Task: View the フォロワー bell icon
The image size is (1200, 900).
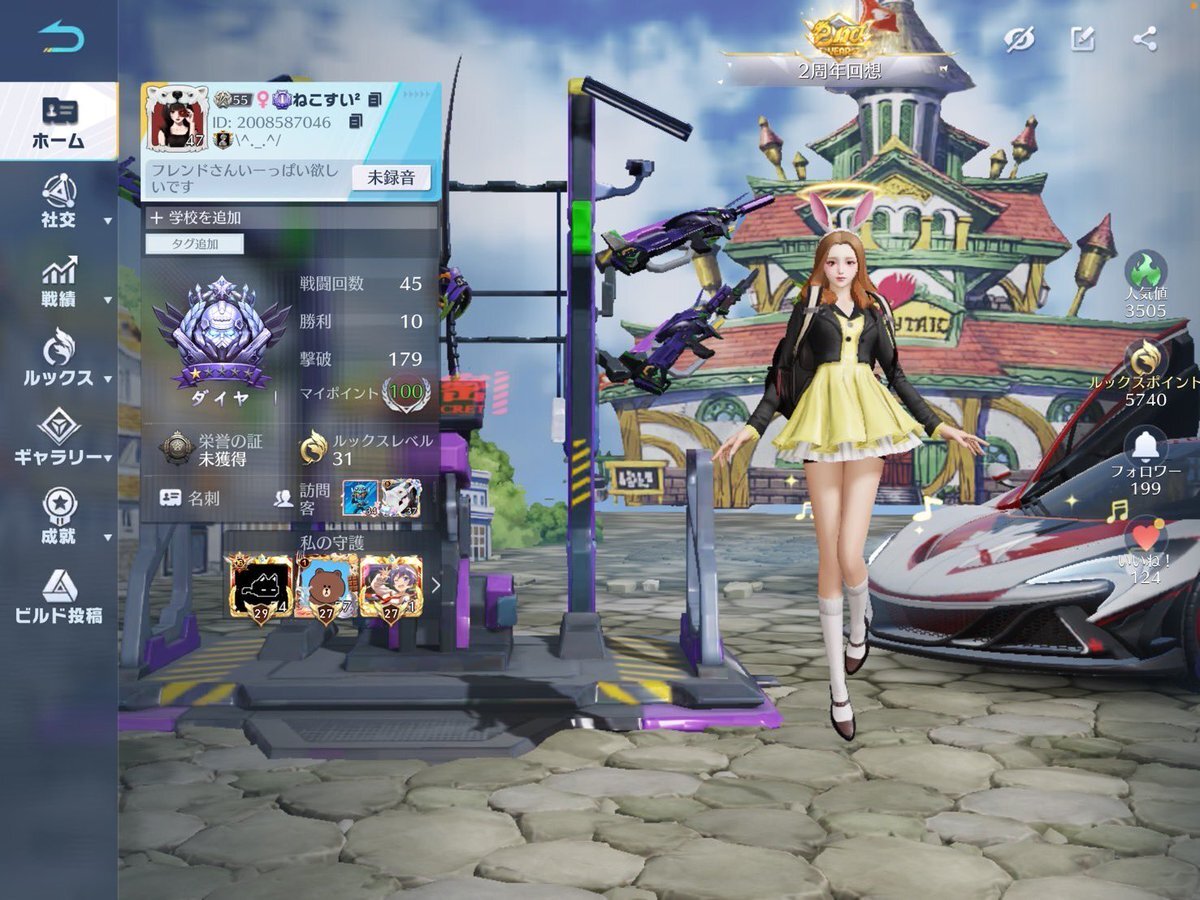Action: (x=1146, y=446)
